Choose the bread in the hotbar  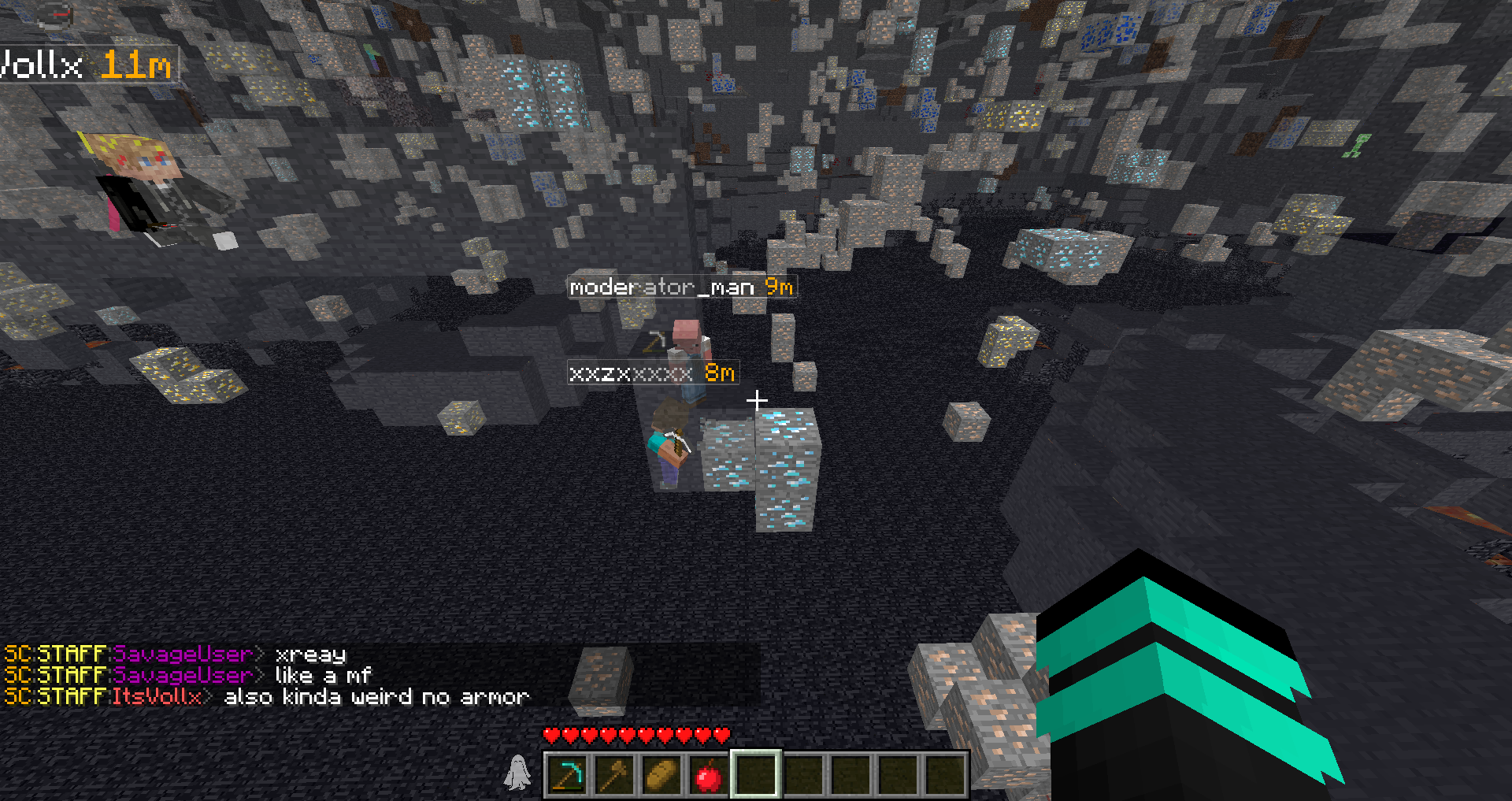661,775
